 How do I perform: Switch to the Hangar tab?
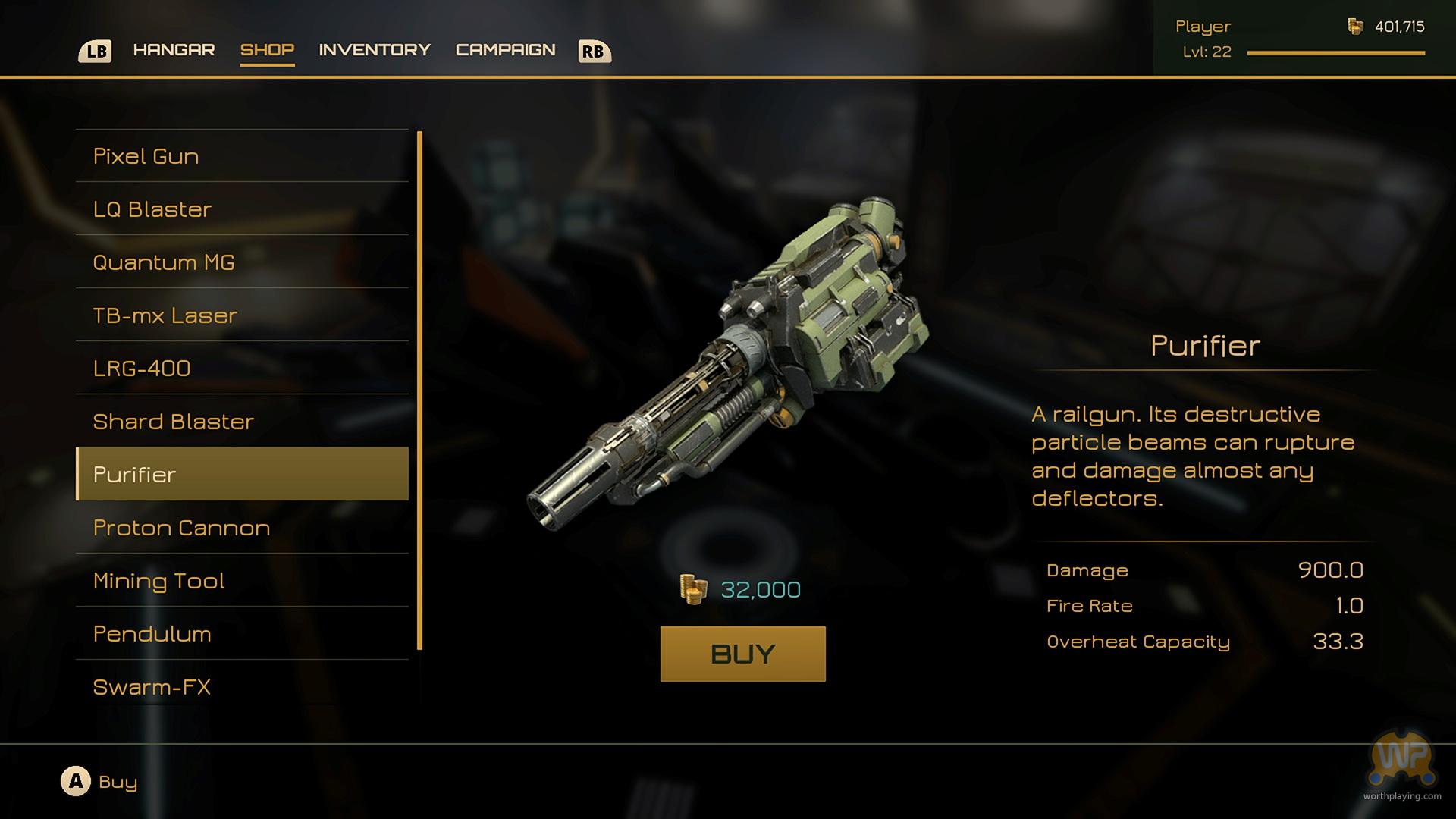(174, 50)
